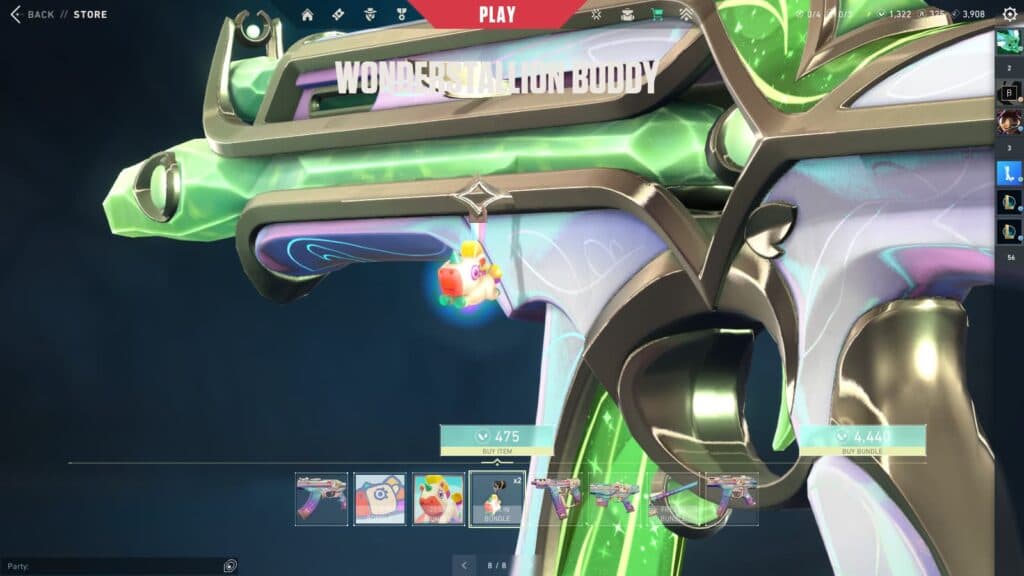Viewport: 1024px width, 576px height.
Task: Open settings with the gear icon
Action: 1009,14
